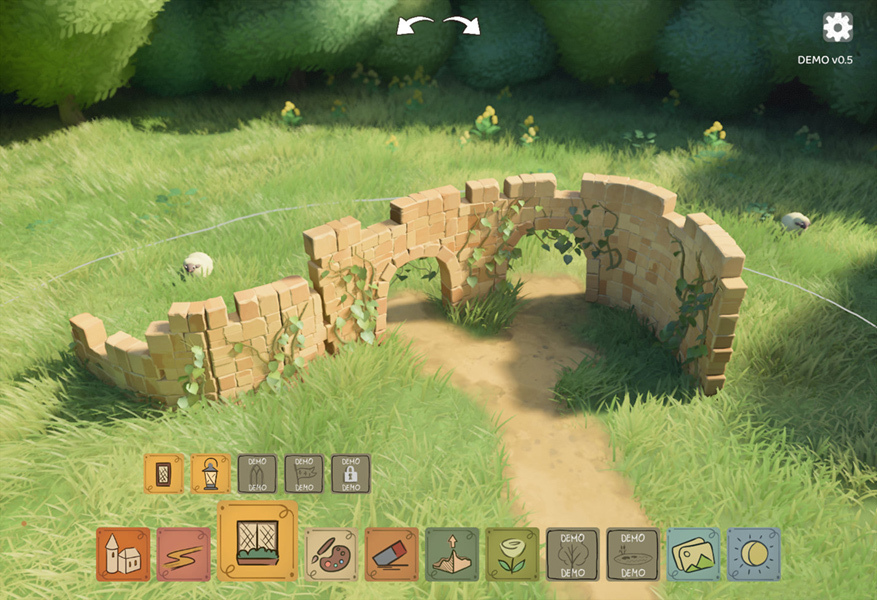877x600 pixels.
Task: Click the locked padlock demo option
Action: [x=351, y=474]
